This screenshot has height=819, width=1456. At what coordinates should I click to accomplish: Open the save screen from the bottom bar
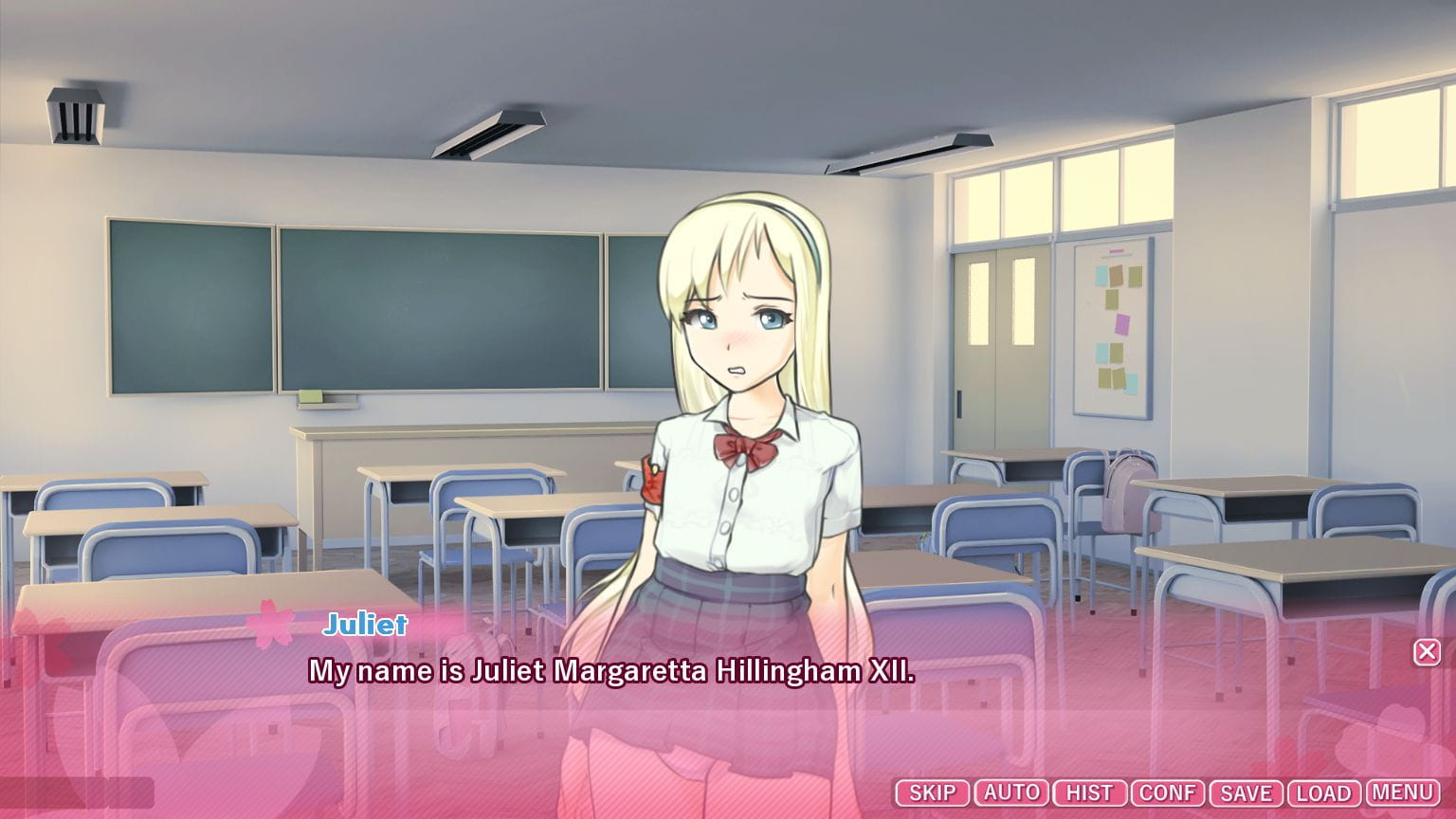pyautogui.click(x=1246, y=792)
